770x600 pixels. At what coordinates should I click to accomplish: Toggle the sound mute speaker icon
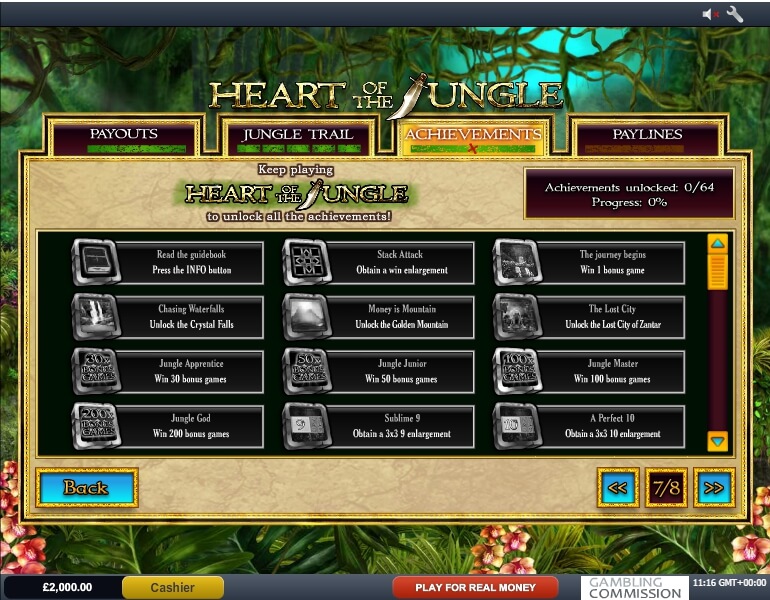click(711, 14)
